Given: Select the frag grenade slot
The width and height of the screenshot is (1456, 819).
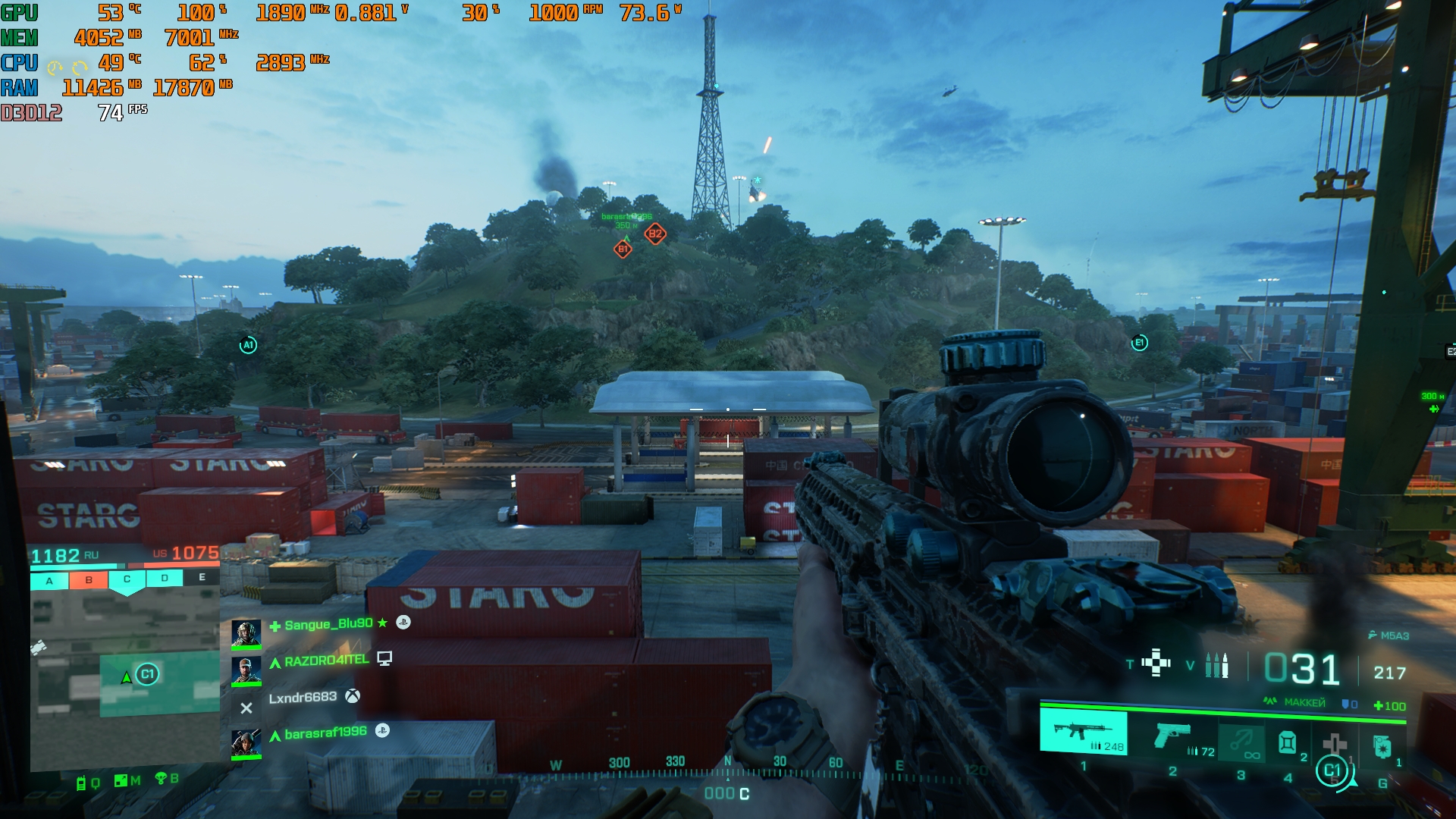Looking at the screenshot, I should tap(1382, 747).
